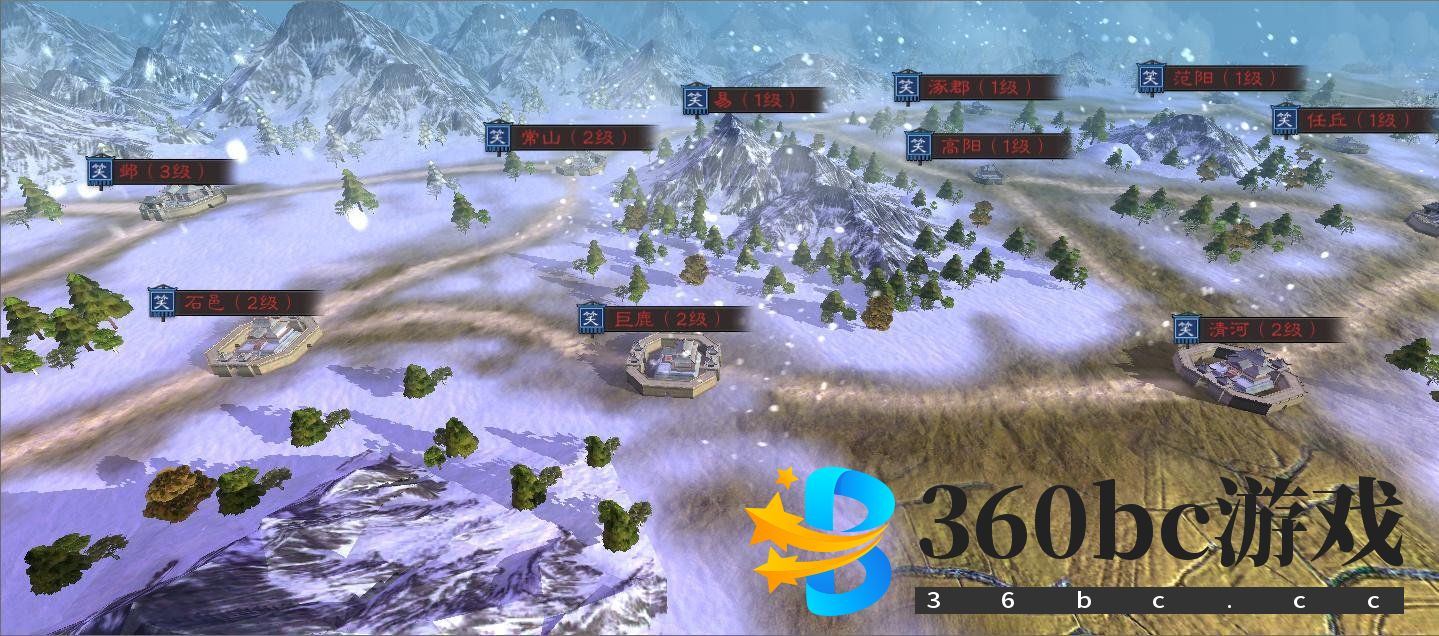This screenshot has width=1439, height=636.
Task: Select the 范阳 (1级) city banner
Action: pyautogui.click(x=1221, y=78)
